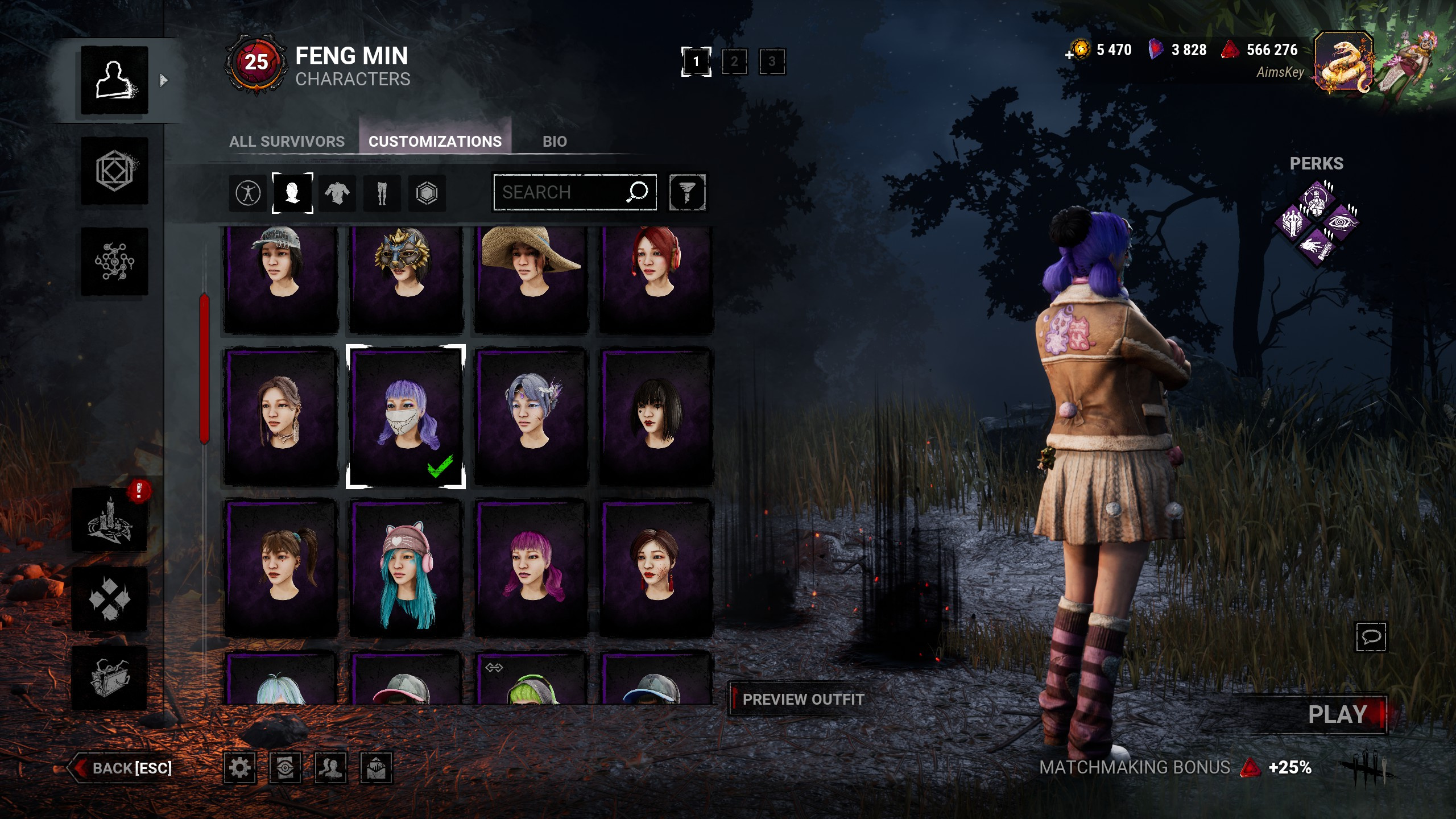Select loadout preset 3
The width and height of the screenshot is (1456, 819).
coord(772,61)
